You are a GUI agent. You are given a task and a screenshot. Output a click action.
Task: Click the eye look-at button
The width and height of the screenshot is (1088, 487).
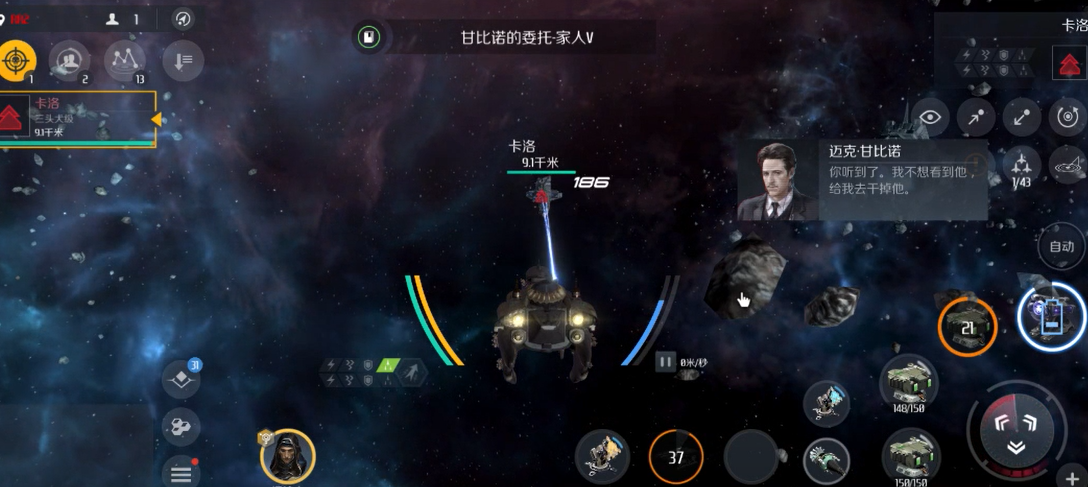point(930,117)
